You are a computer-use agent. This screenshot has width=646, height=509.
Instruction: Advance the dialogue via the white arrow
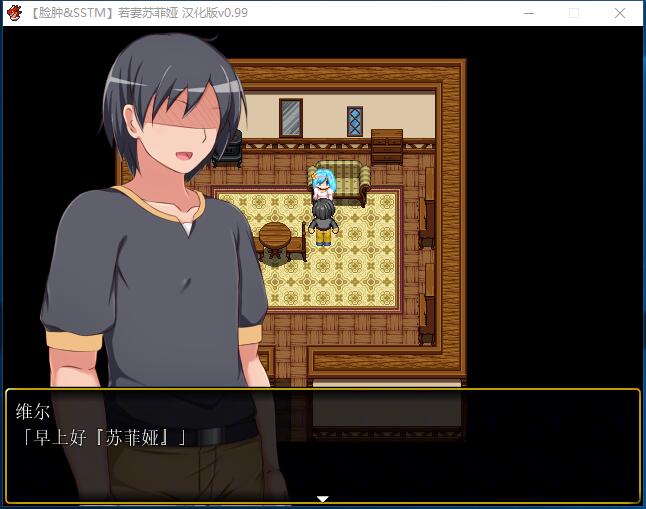(x=322, y=498)
